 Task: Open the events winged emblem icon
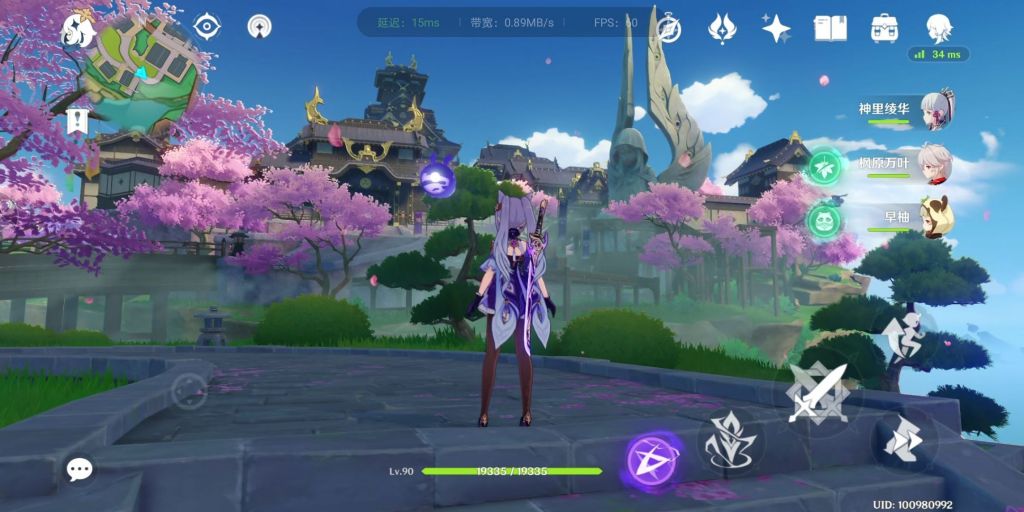click(x=722, y=28)
